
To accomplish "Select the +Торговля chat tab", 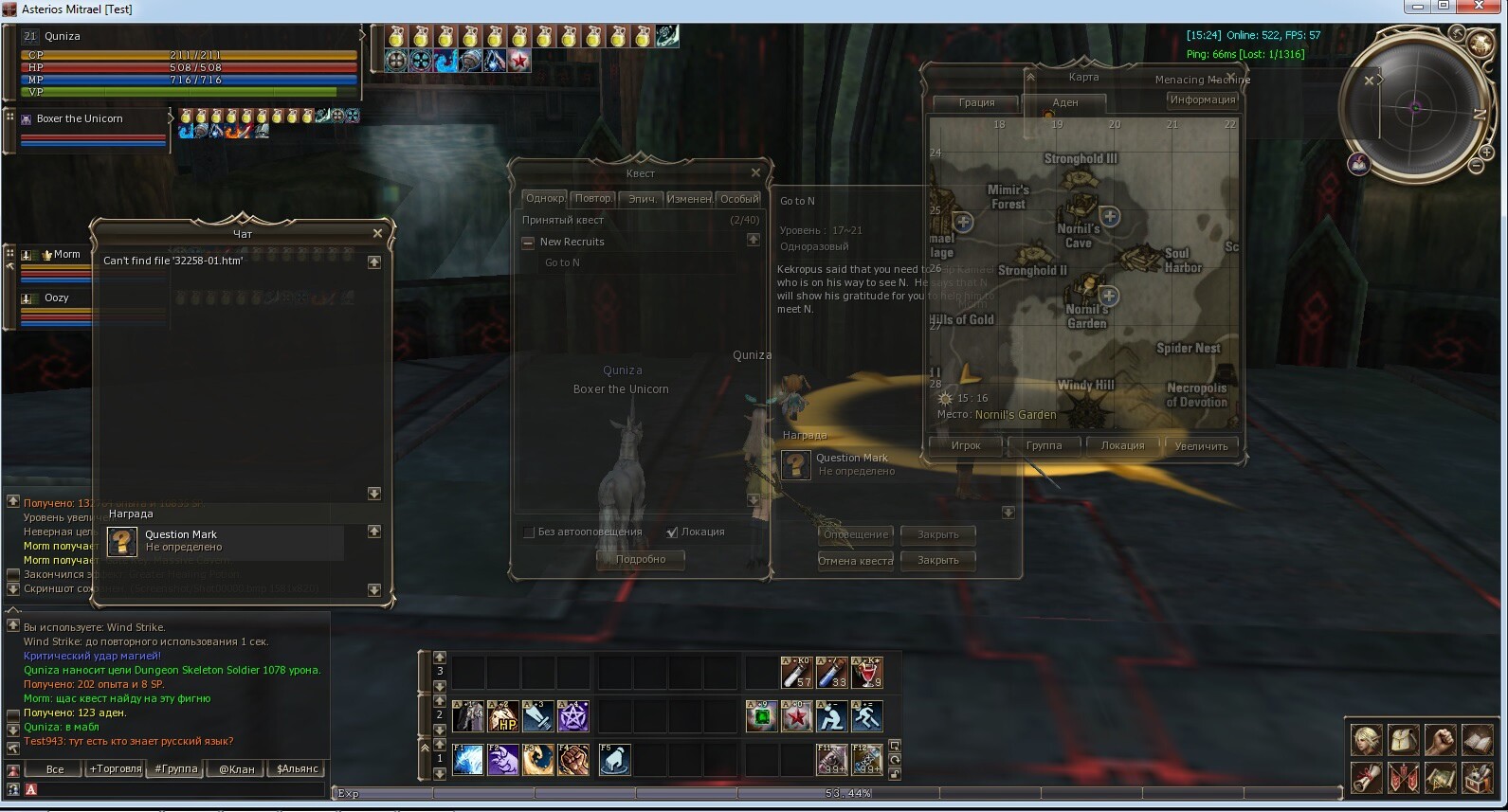I will point(115,768).
